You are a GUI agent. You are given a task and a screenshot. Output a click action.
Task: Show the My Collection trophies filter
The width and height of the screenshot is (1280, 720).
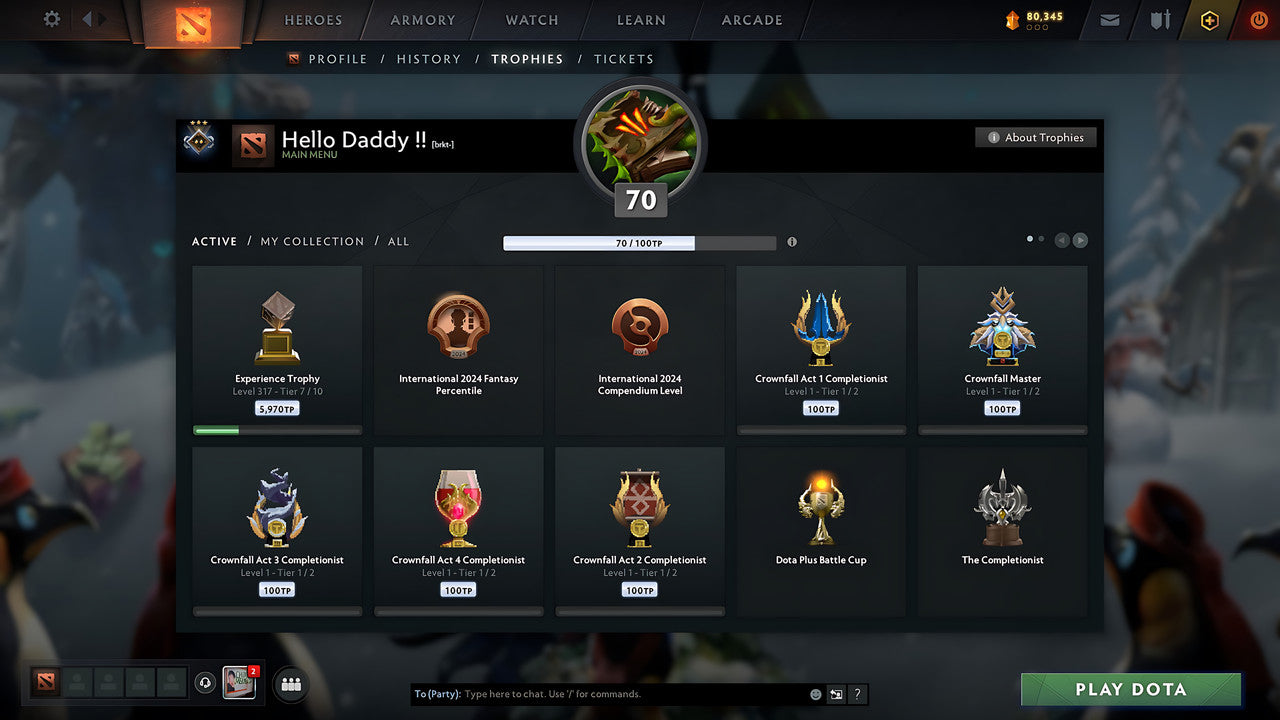[x=312, y=242]
